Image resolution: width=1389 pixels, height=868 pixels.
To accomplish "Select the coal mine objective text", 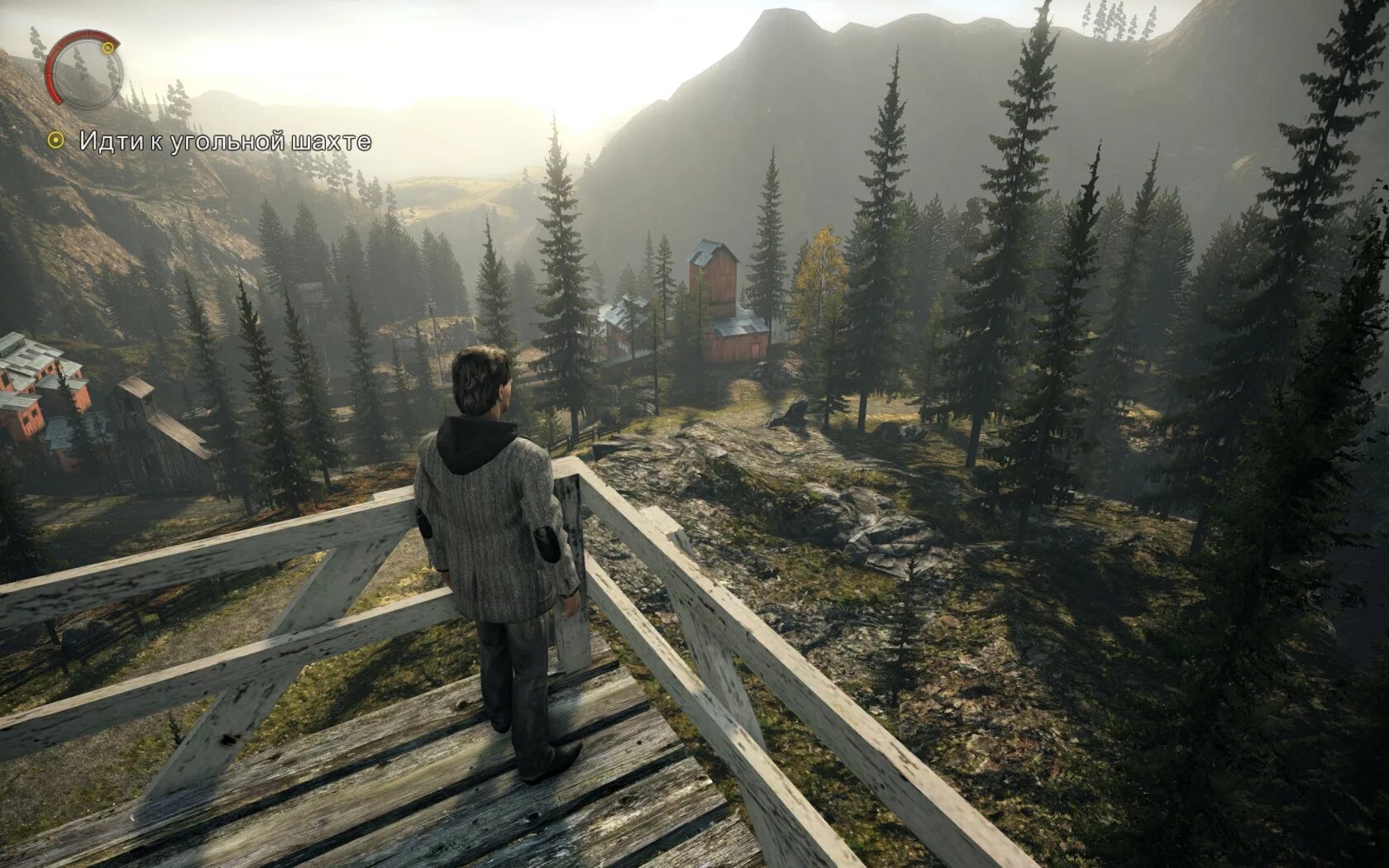I will (225, 141).
